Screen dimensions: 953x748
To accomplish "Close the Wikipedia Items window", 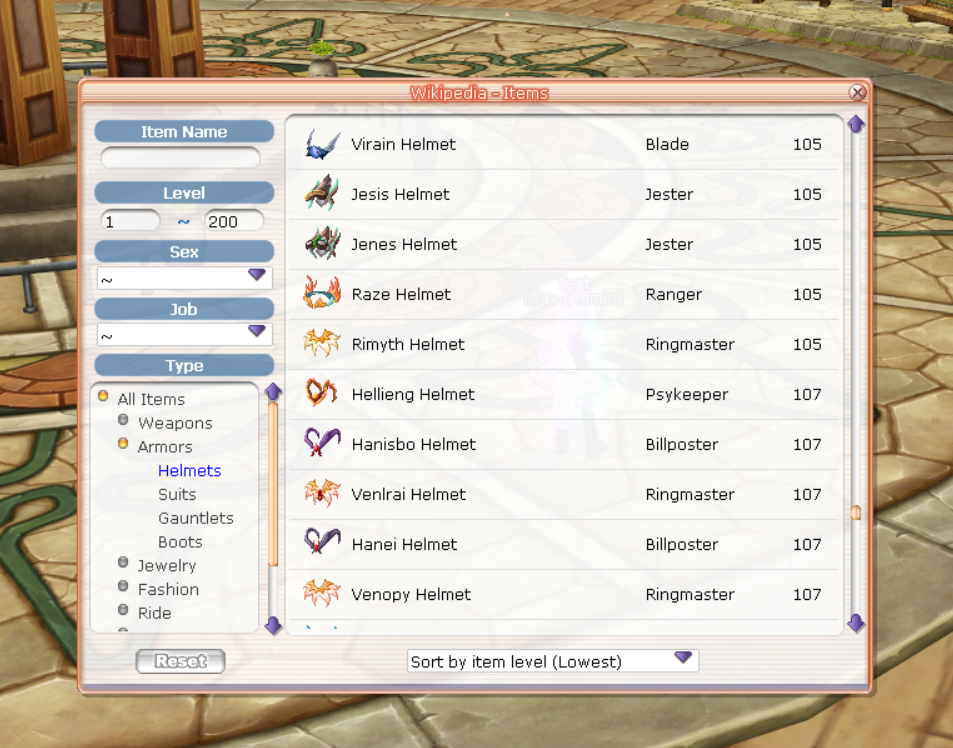I will click(x=857, y=93).
